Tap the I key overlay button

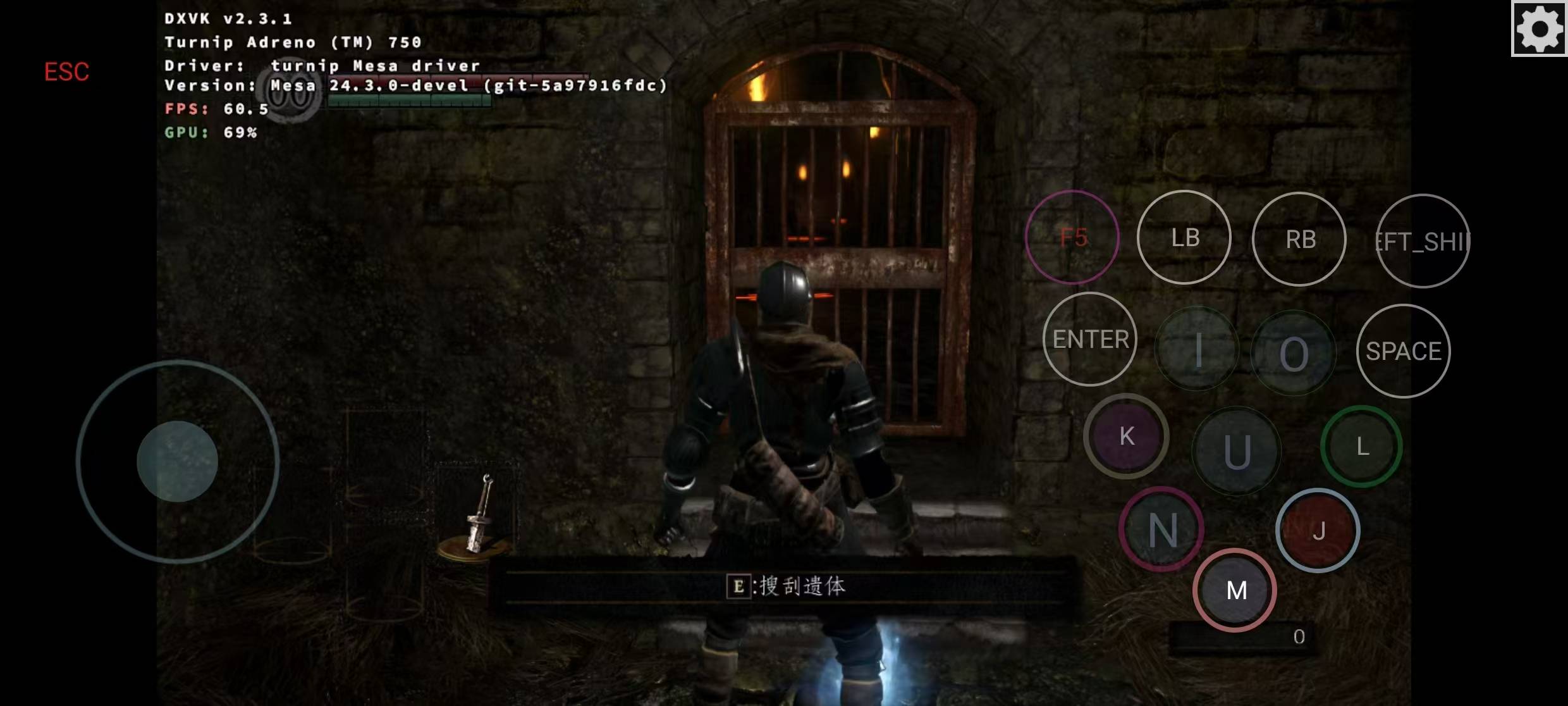click(x=1197, y=350)
